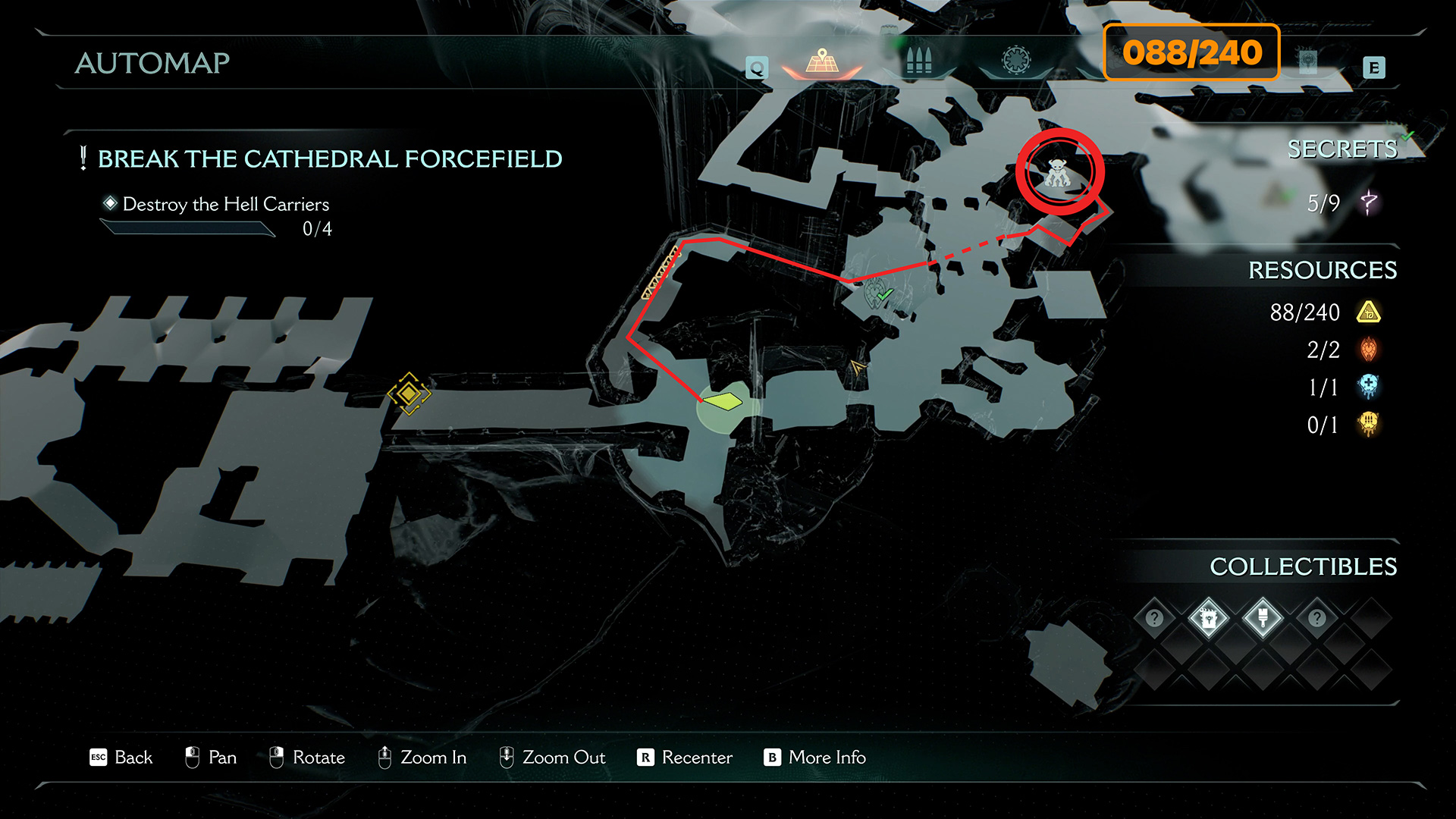Viewport: 1456px width, 819px height.
Task: Click the Back button
Action: (121, 758)
